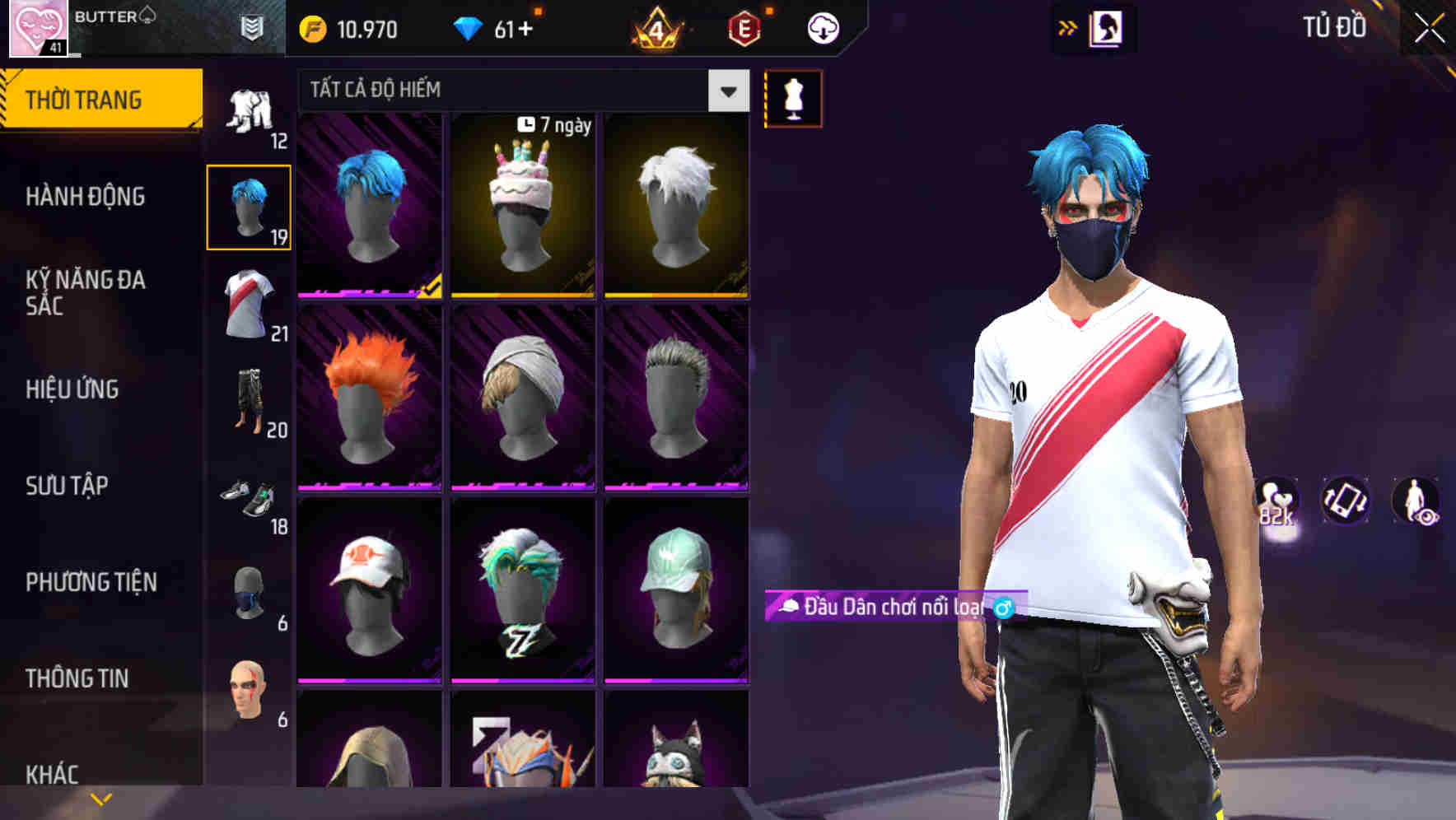
Task: Click the down chevron below KHÁC in sidebar
Action: pyautogui.click(x=100, y=799)
